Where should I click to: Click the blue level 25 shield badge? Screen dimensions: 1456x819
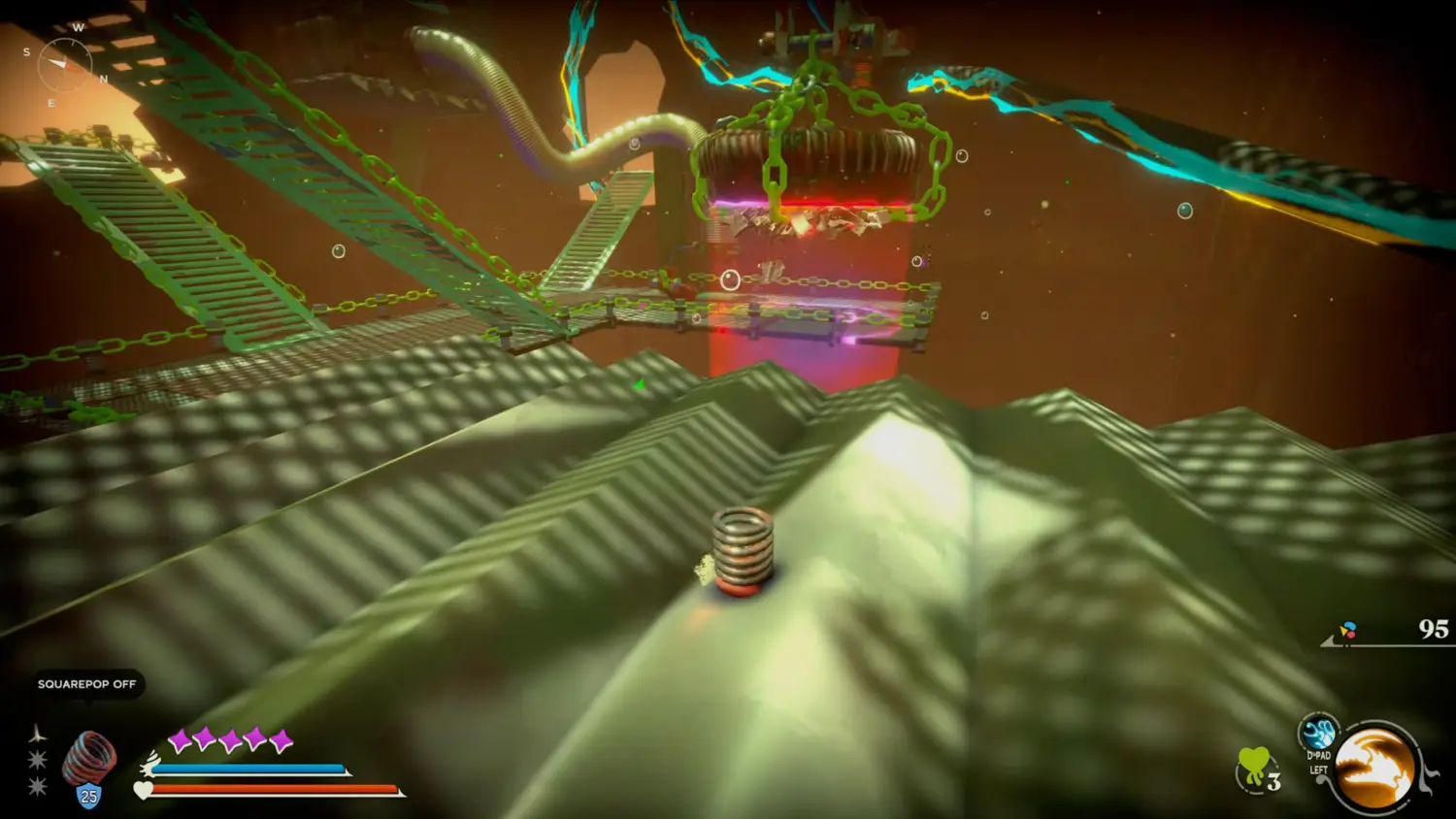[89, 796]
